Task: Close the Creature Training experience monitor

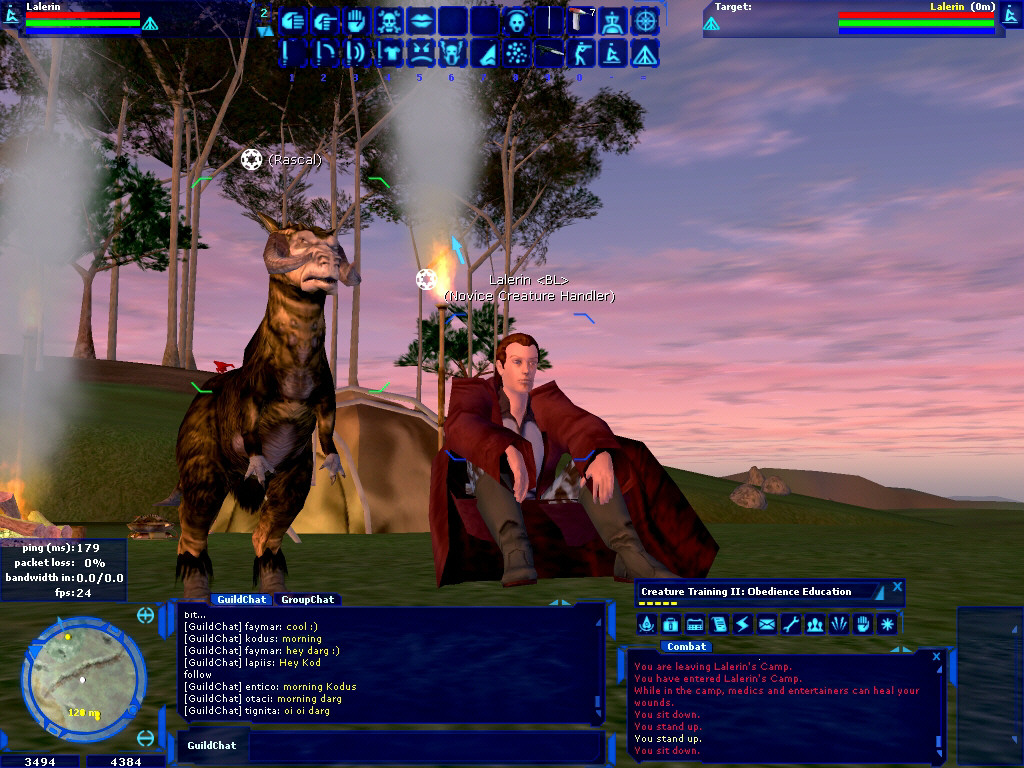Action: click(897, 587)
